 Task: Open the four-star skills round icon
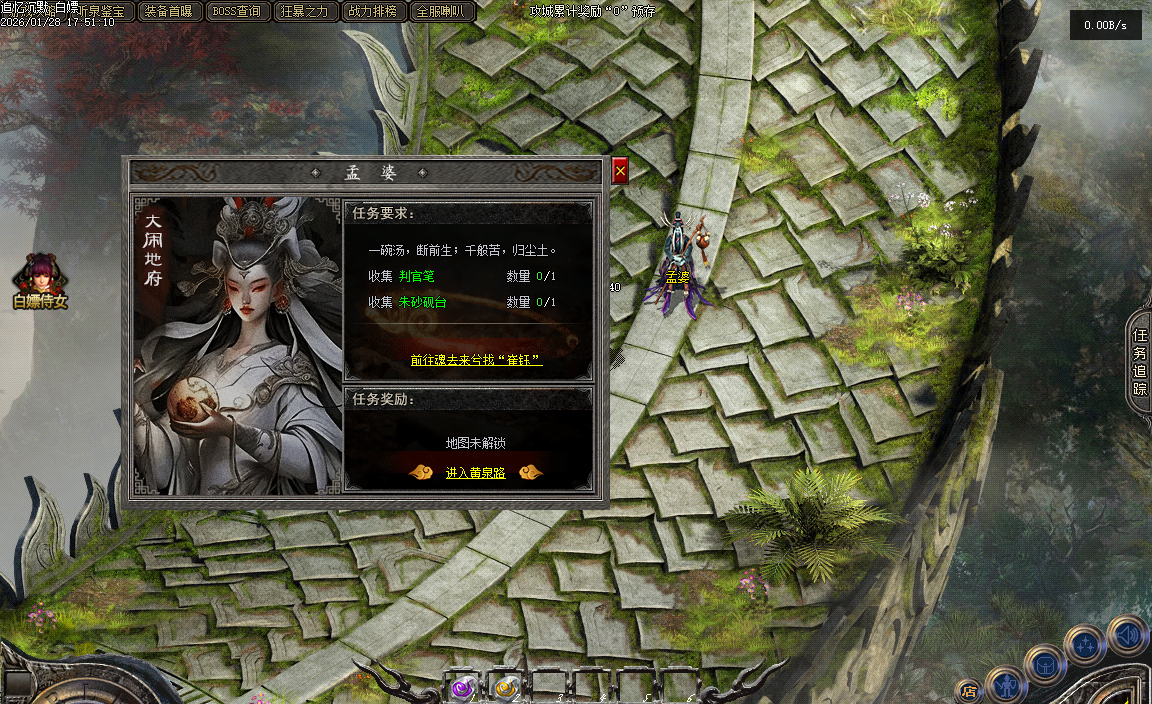[x=1084, y=645]
